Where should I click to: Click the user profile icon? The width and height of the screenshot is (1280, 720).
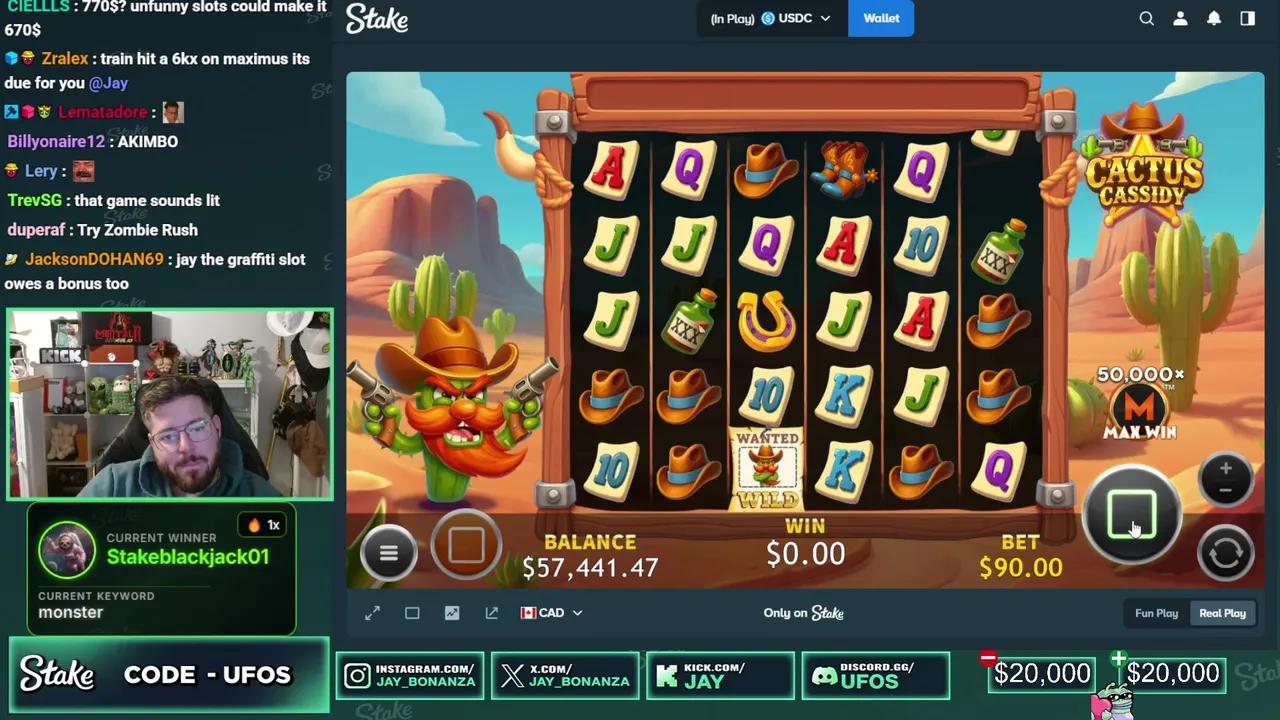pos(1180,18)
